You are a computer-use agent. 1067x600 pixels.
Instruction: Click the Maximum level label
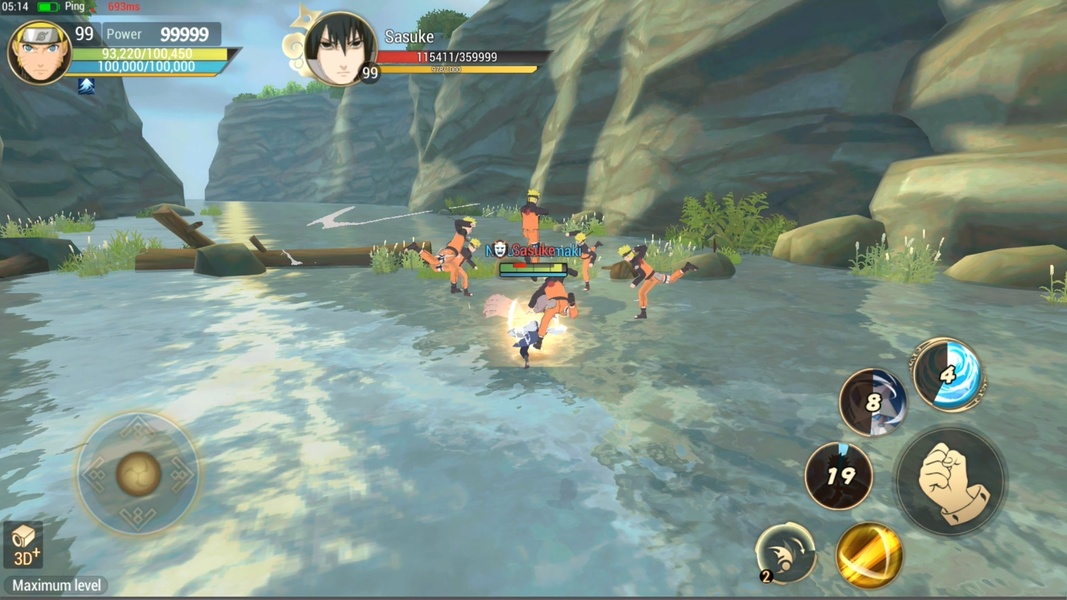click(x=55, y=586)
